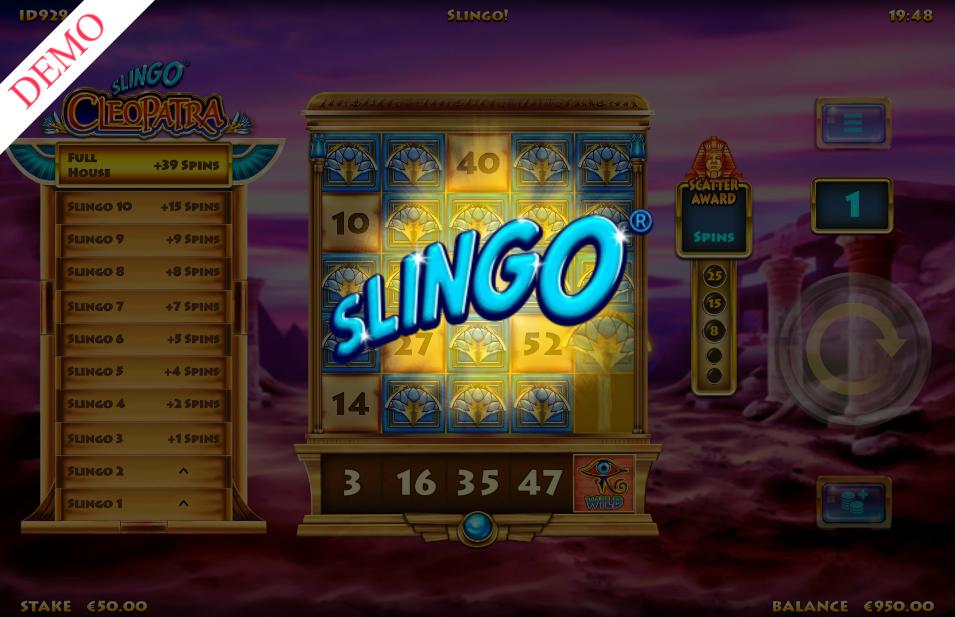Choose the number 40 grid tile
Image resolution: width=955 pixels, height=617 pixels.
[x=478, y=161]
